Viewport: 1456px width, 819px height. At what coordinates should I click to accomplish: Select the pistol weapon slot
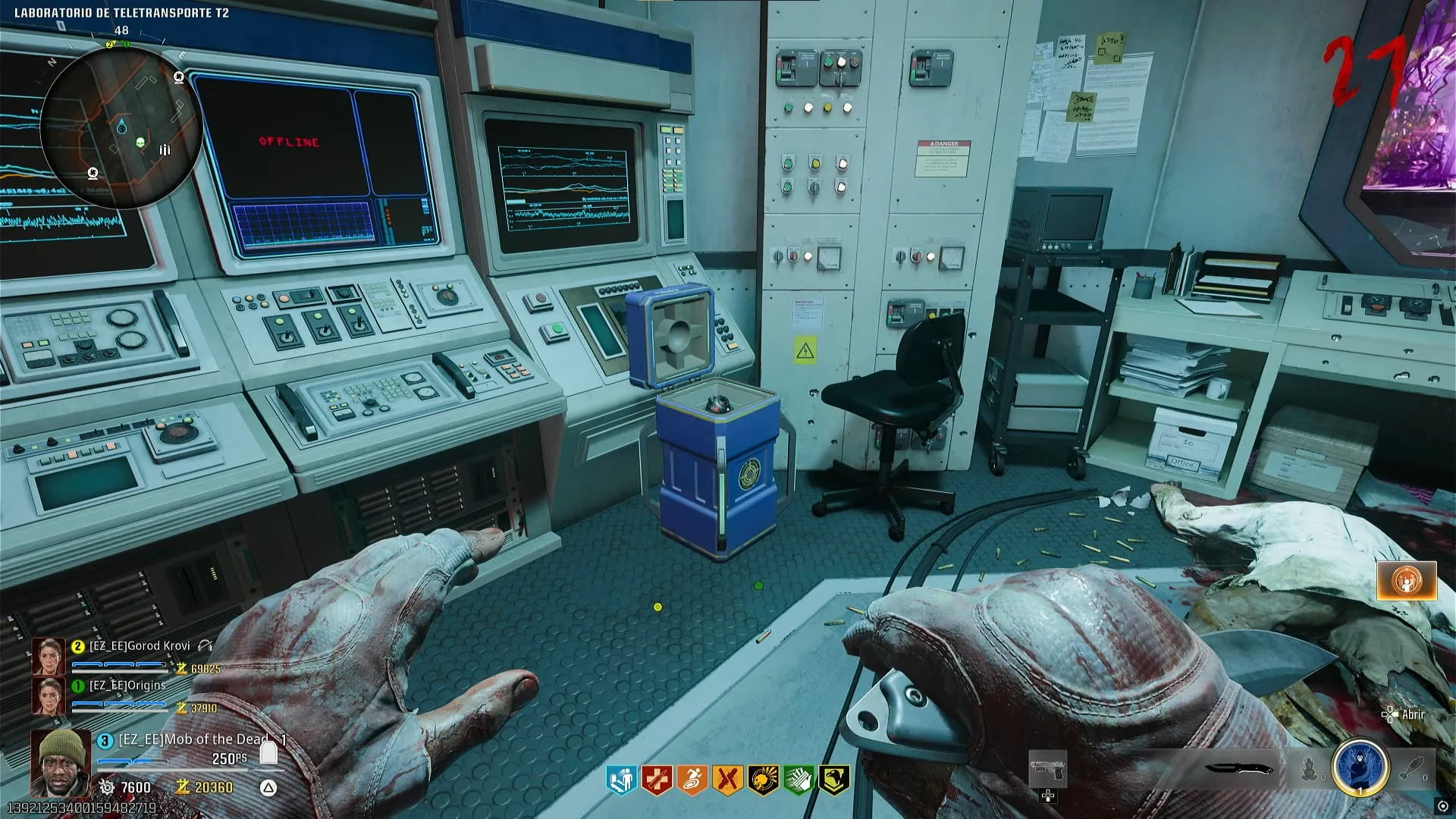(x=1047, y=769)
